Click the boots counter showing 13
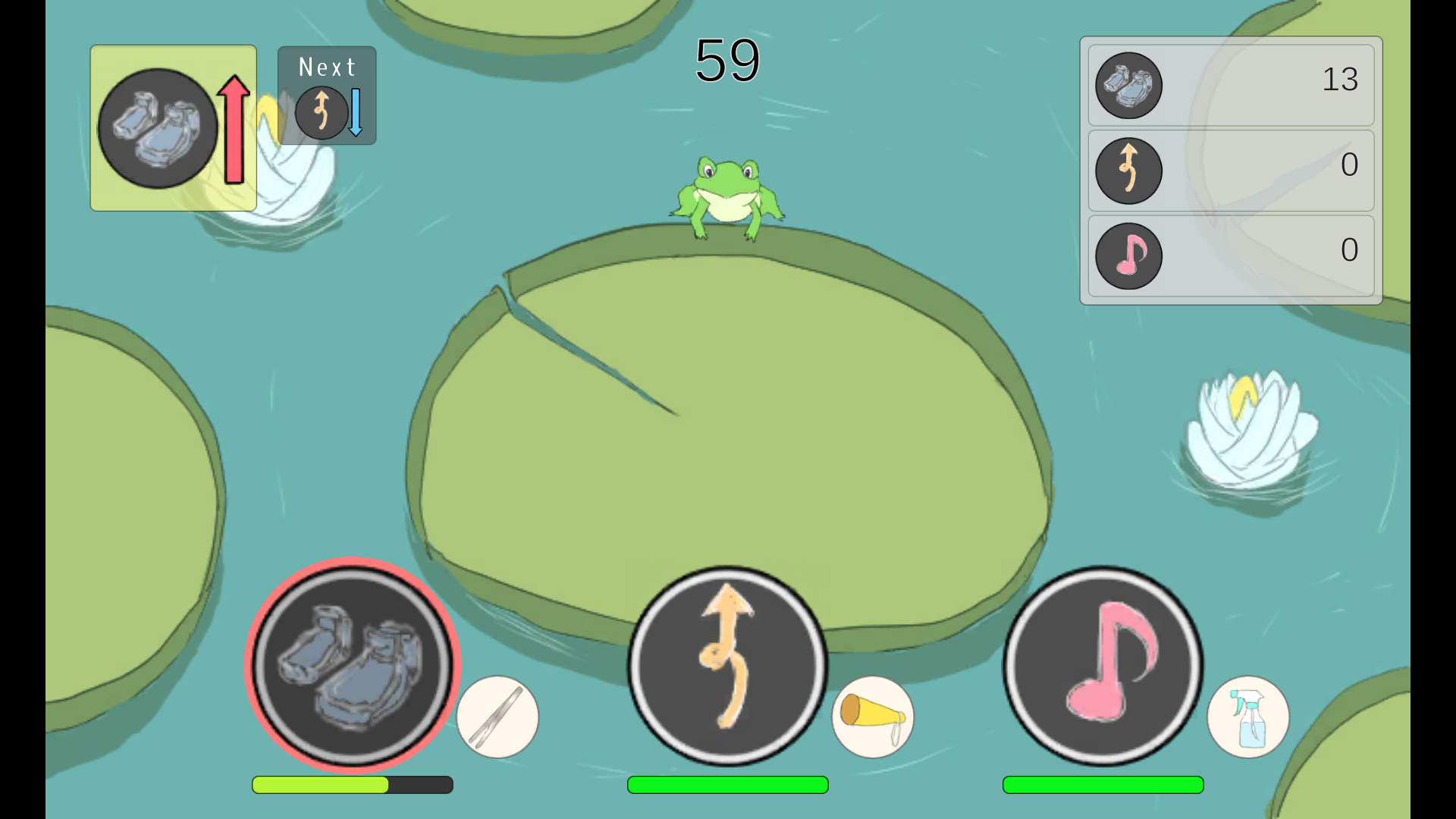Viewport: 1456px width, 819px height. point(1230,83)
